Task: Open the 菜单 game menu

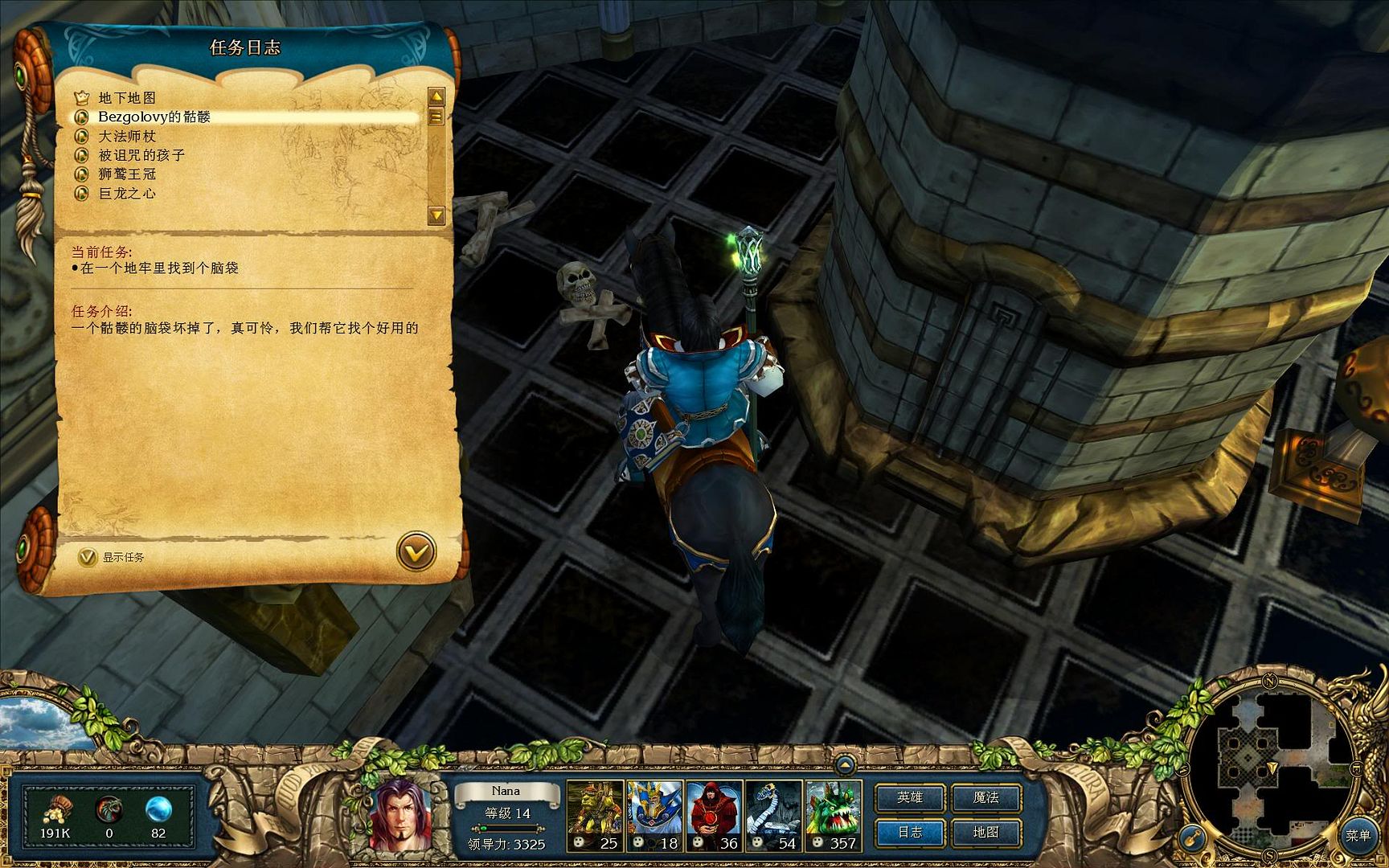Action: coord(1358,836)
